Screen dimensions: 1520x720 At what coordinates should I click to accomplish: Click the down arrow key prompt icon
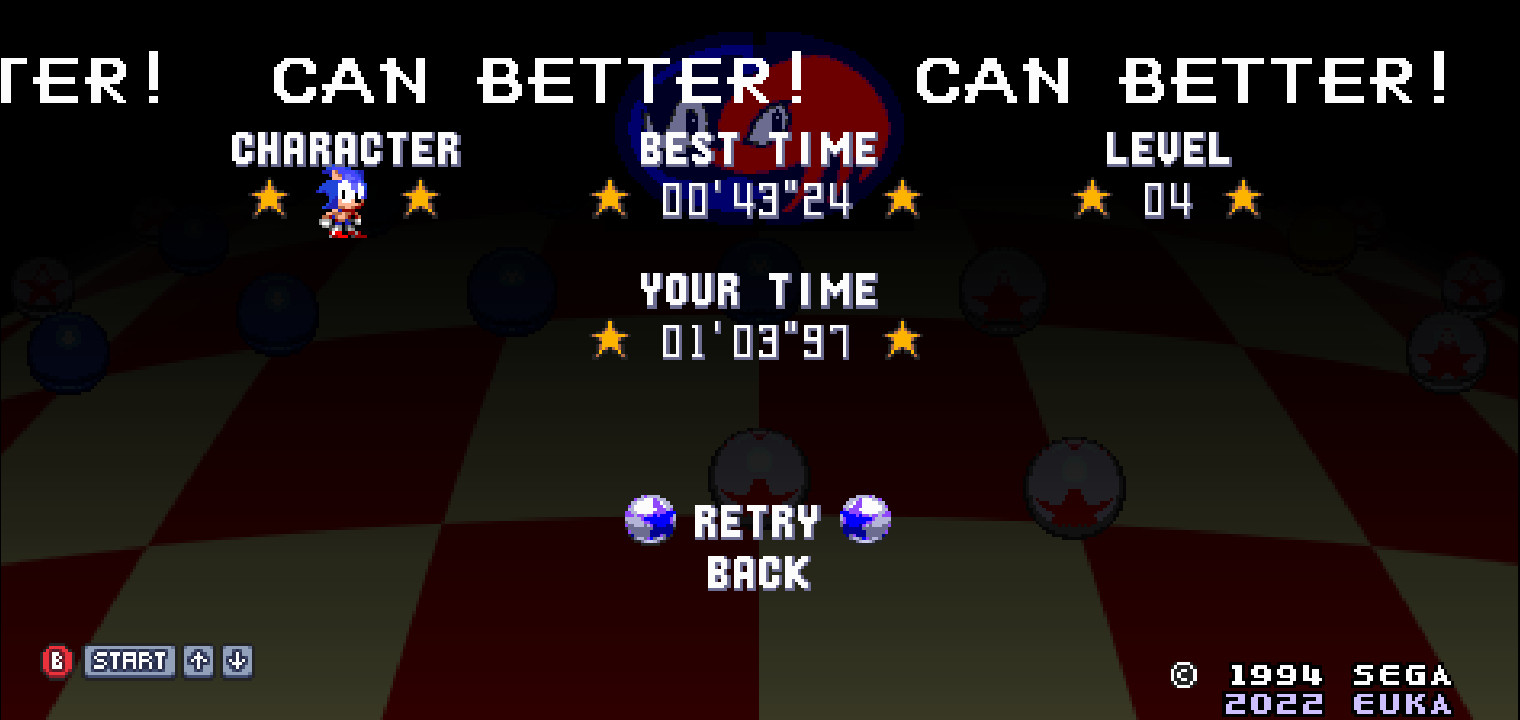tap(237, 662)
